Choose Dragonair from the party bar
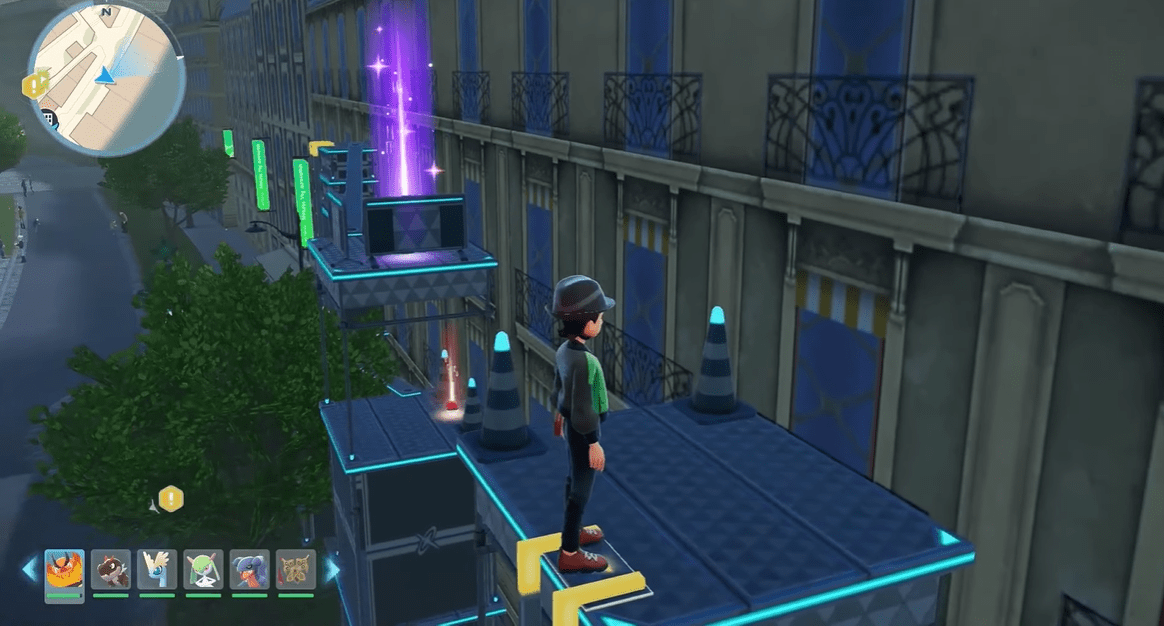The height and width of the screenshot is (626, 1164). click(x=158, y=570)
